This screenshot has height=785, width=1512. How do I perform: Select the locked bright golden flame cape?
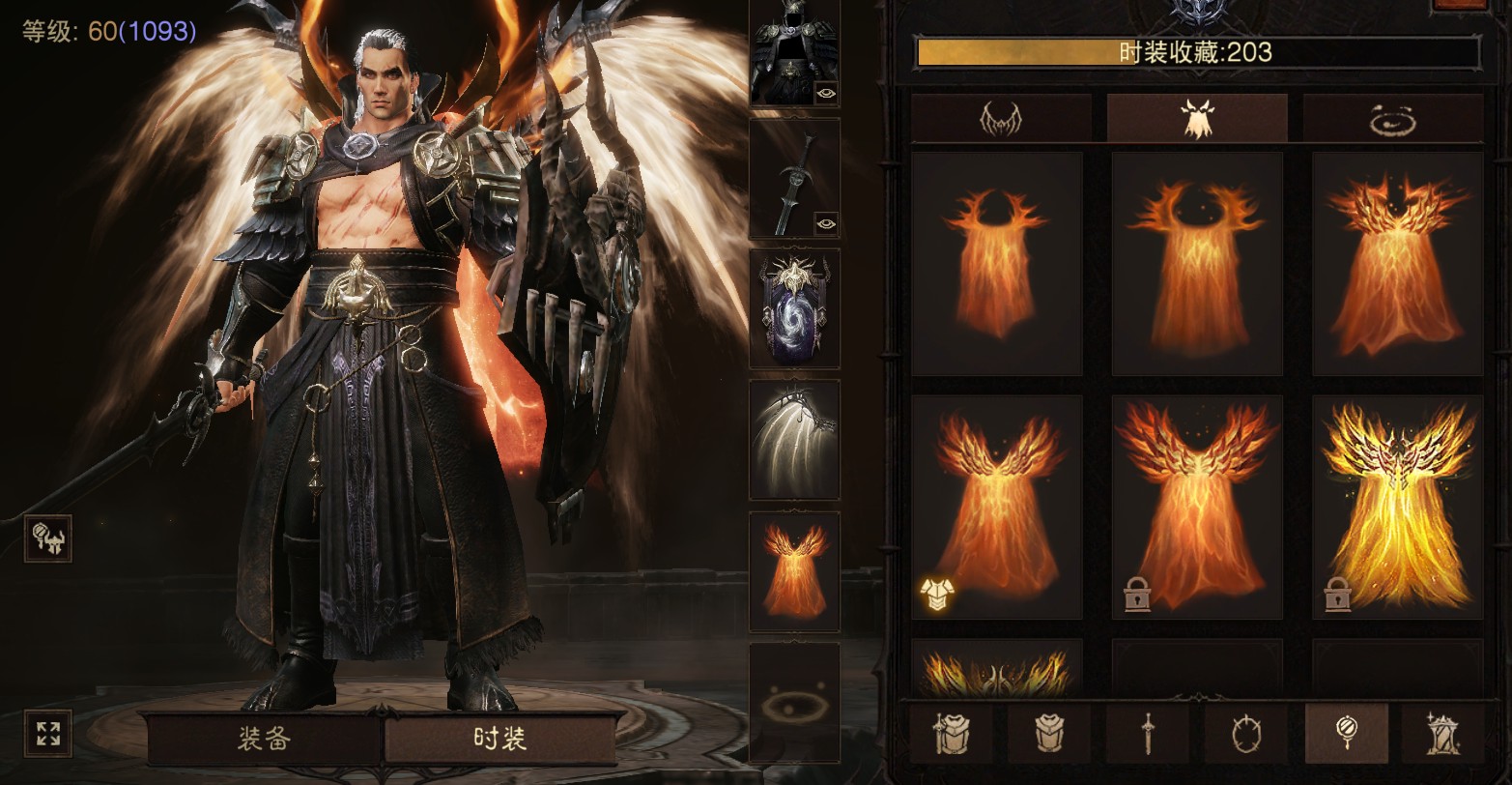[x=1397, y=507]
